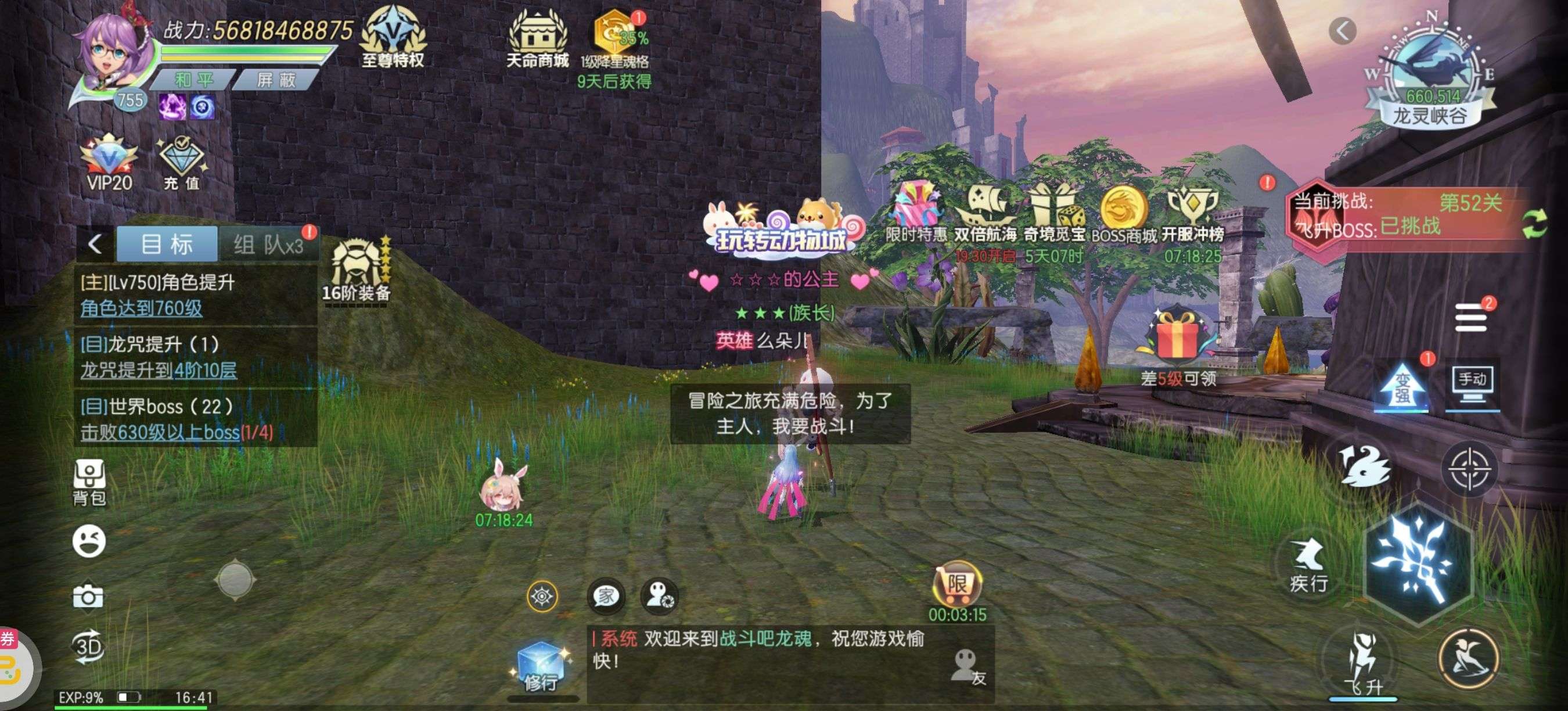Select the 龙咒提升到4阶10层 quest link
Screen dimensions: 1568x711
point(159,370)
